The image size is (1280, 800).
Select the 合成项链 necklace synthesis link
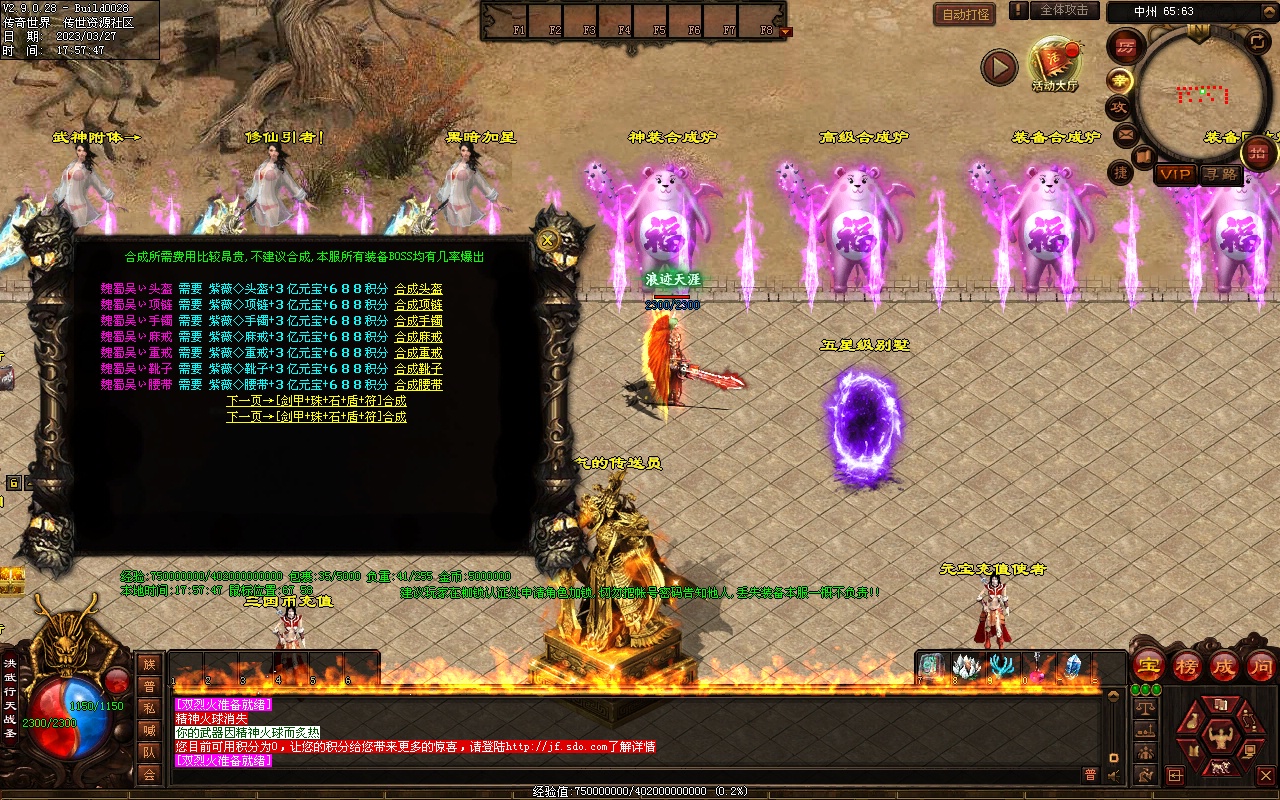click(x=418, y=305)
